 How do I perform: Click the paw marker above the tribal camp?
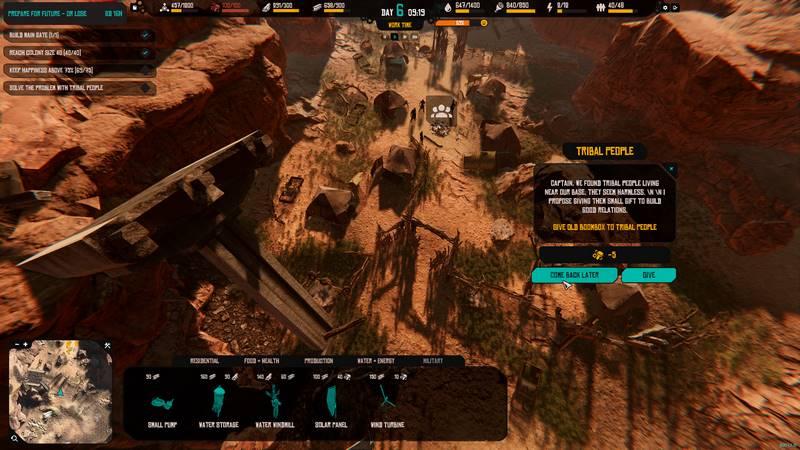(x=439, y=109)
